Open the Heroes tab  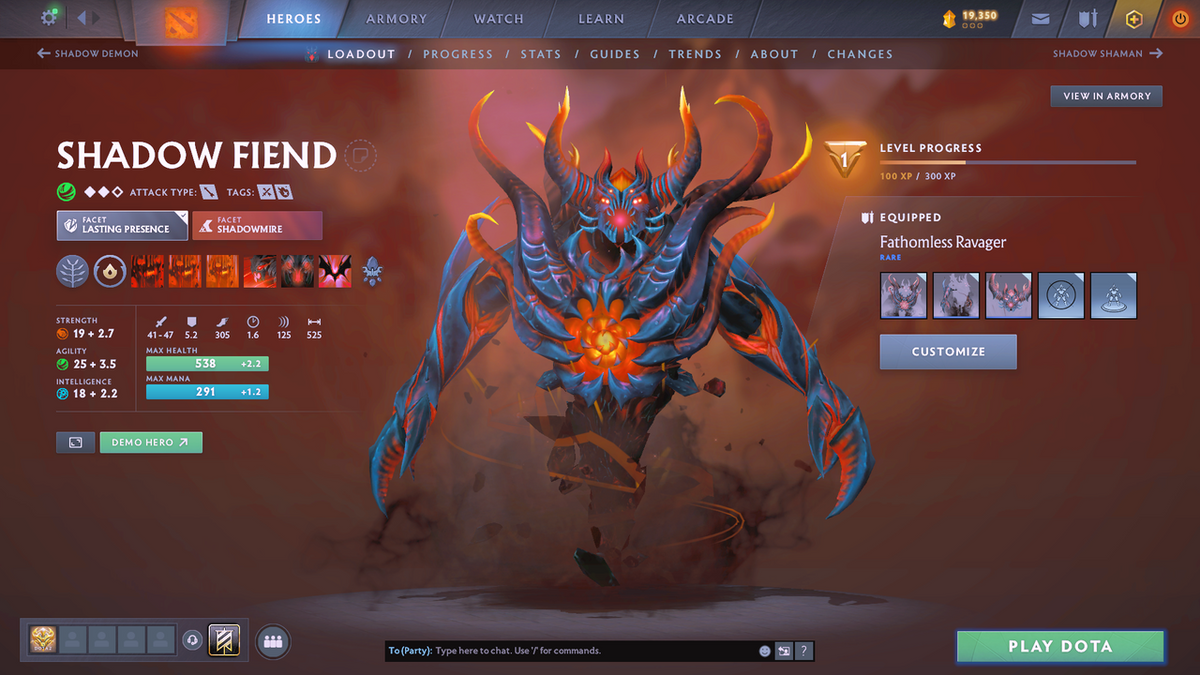point(293,19)
